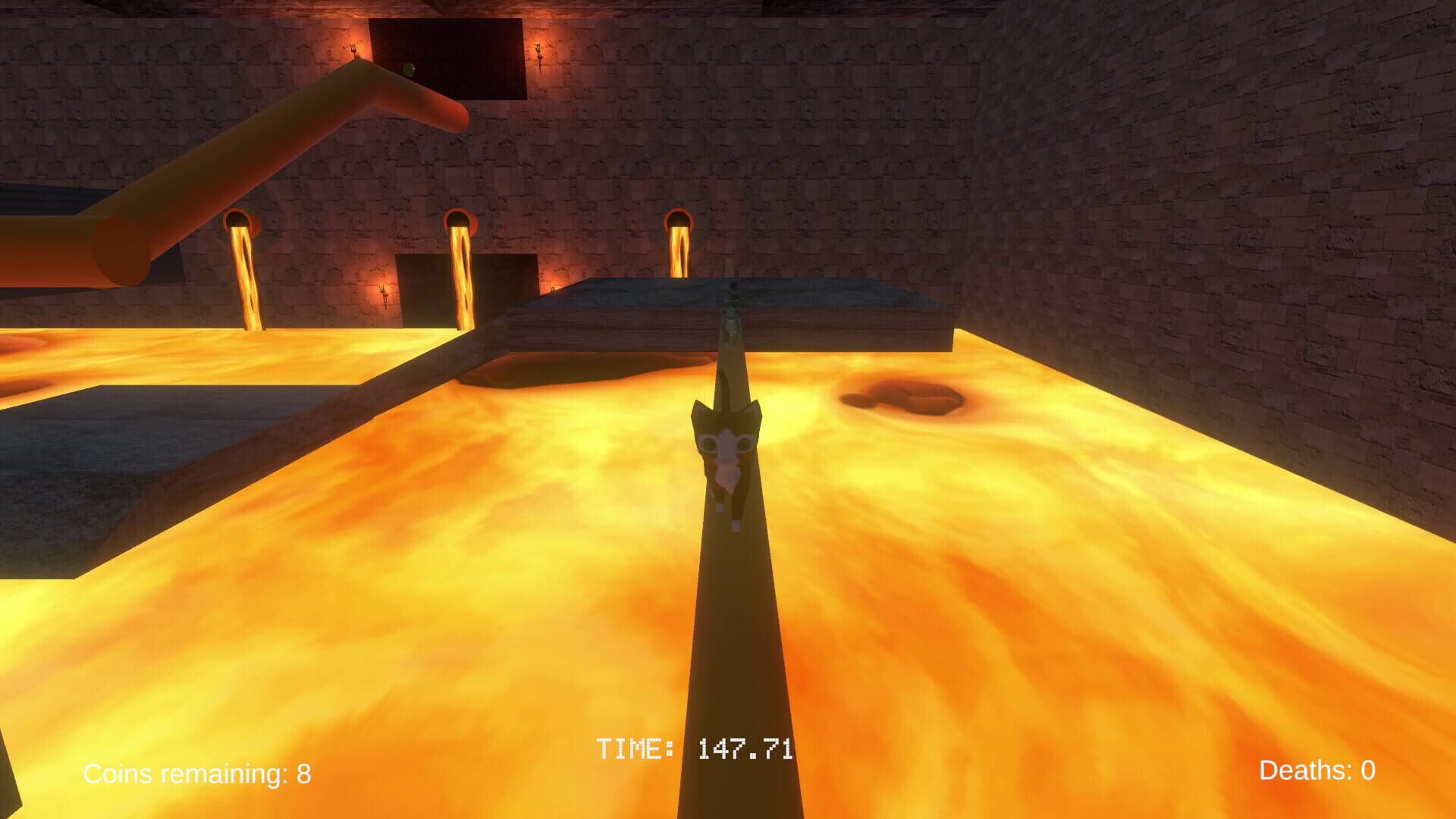Image resolution: width=1456 pixels, height=819 pixels.
Task: Click the large dark panel on the upper wall
Action: pos(447,57)
